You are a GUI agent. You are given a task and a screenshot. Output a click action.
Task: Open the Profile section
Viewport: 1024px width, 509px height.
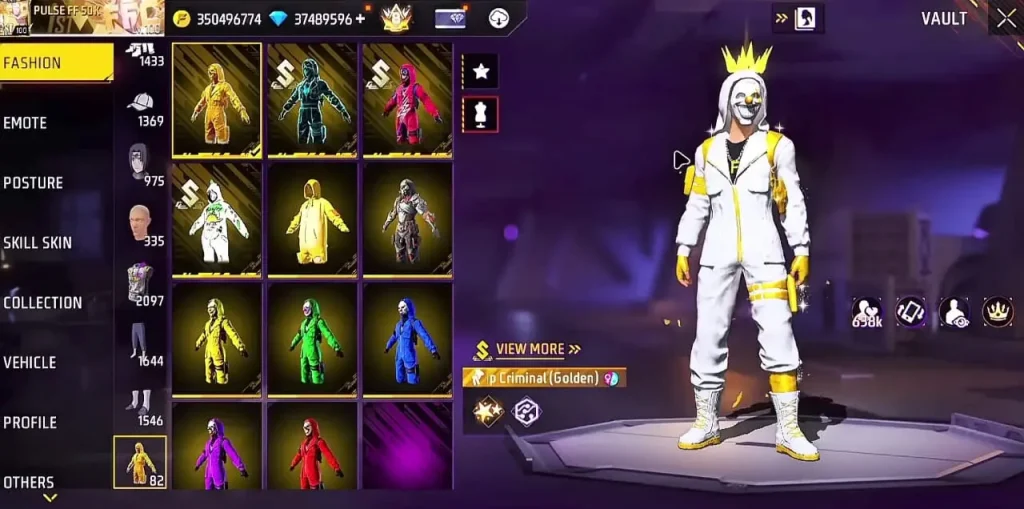30,423
